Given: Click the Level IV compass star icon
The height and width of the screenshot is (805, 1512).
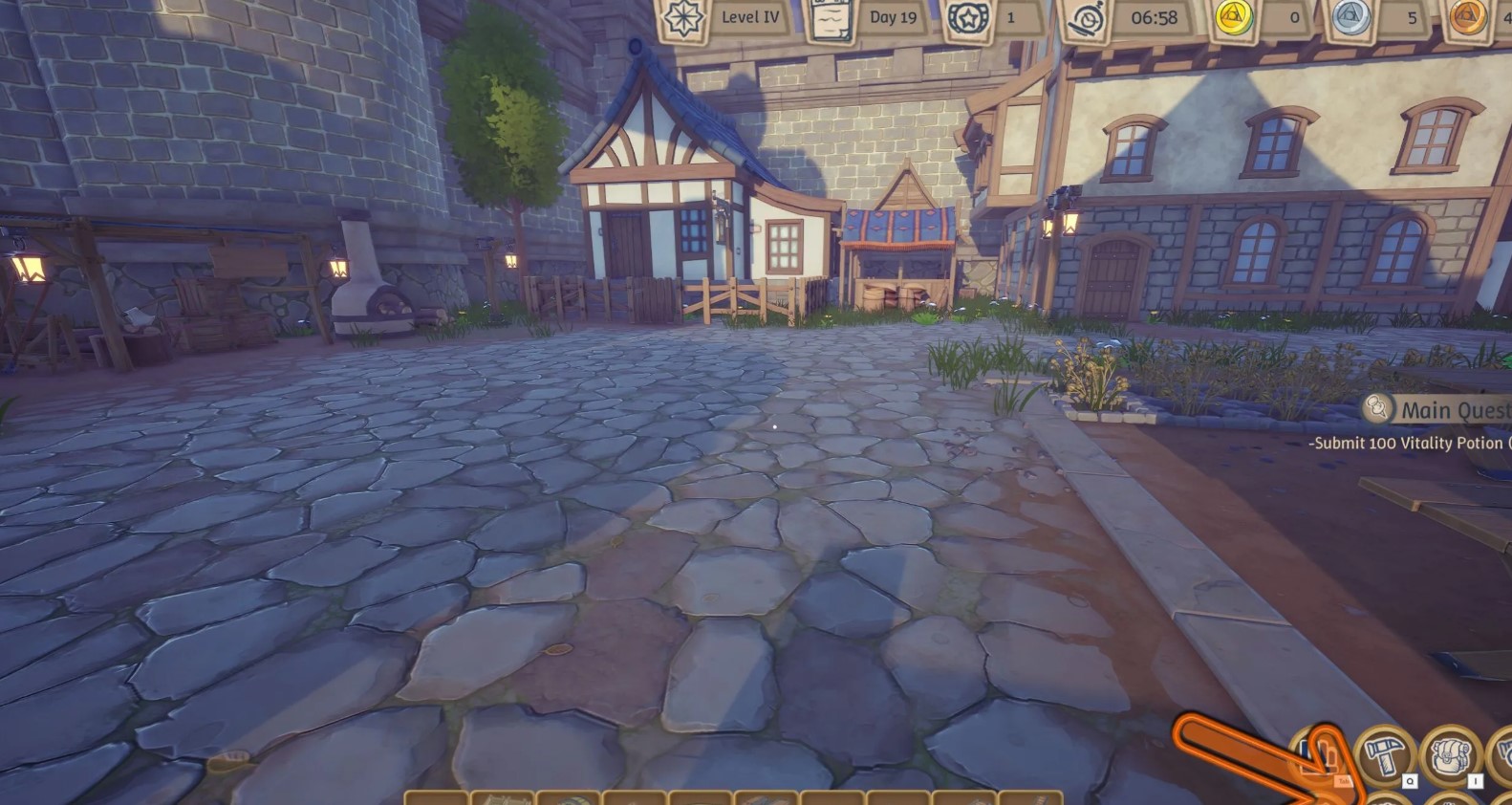Looking at the screenshot, I should click(x=683, y=18).
